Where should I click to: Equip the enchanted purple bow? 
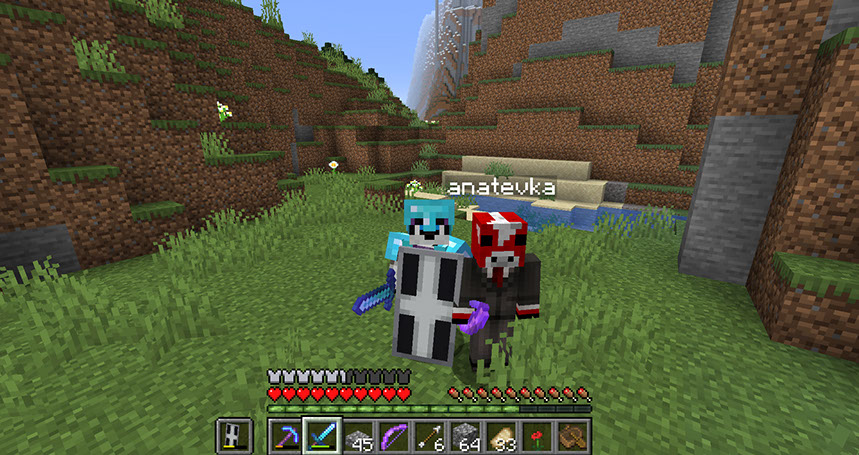point(394,435)
